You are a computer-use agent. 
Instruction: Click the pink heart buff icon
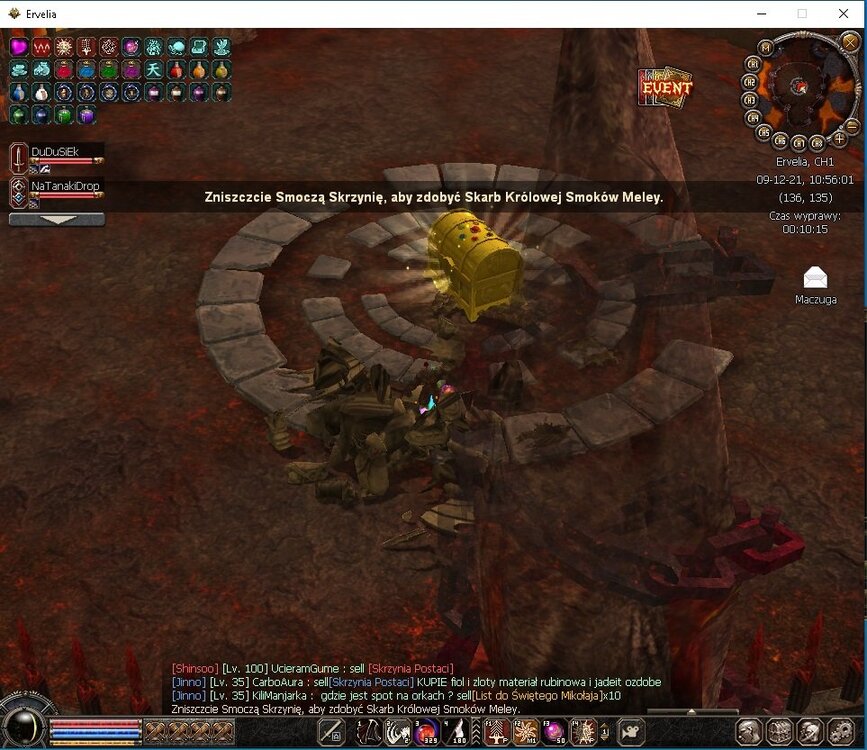[x=19, y=47]
